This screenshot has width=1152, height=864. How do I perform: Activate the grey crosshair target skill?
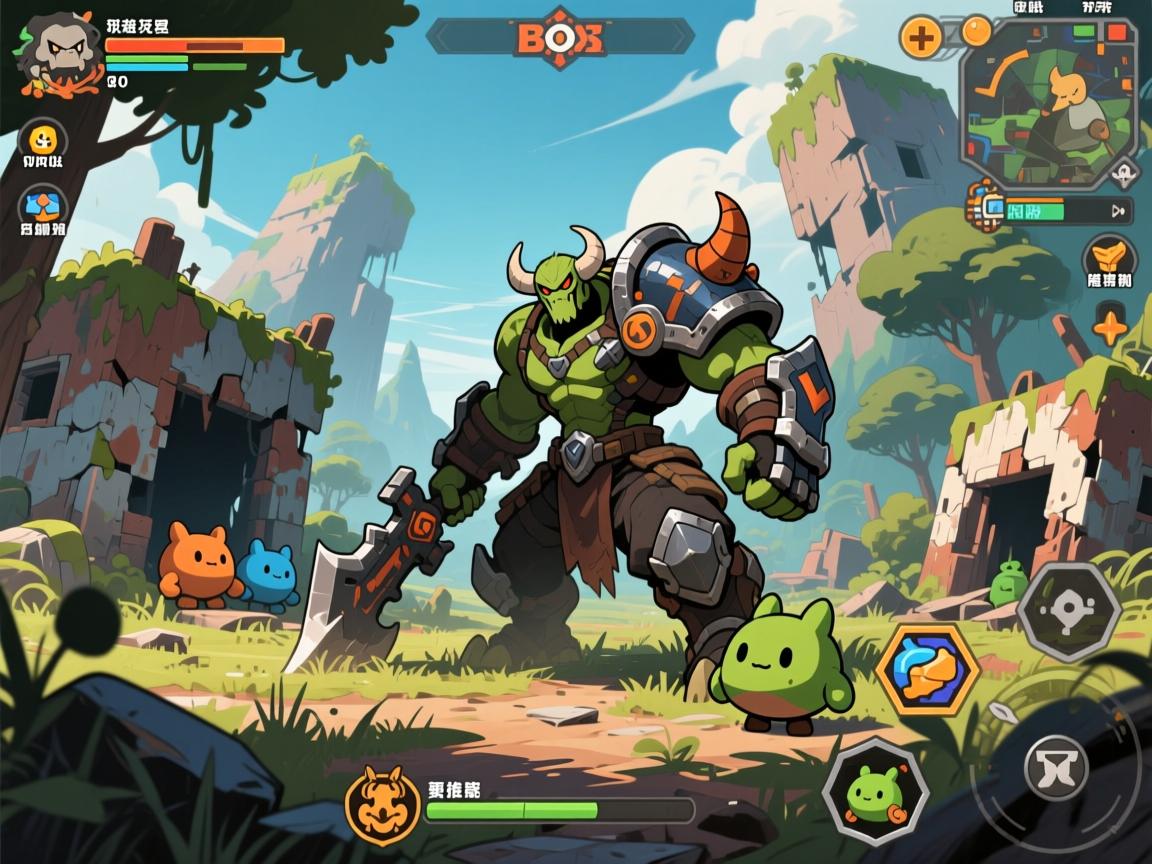(x=1069, y=610)
